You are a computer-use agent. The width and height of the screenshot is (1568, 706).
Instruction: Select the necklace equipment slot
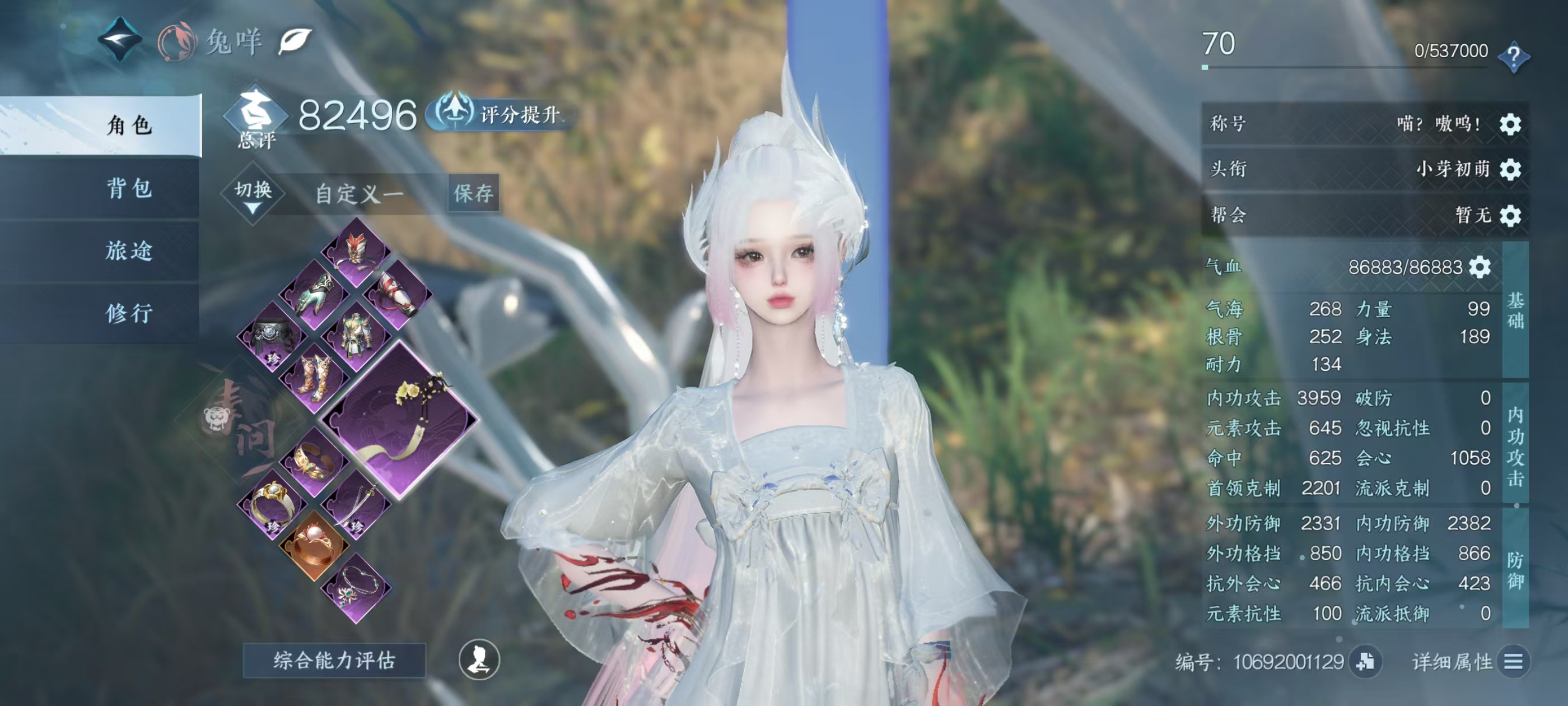[356, 588]
